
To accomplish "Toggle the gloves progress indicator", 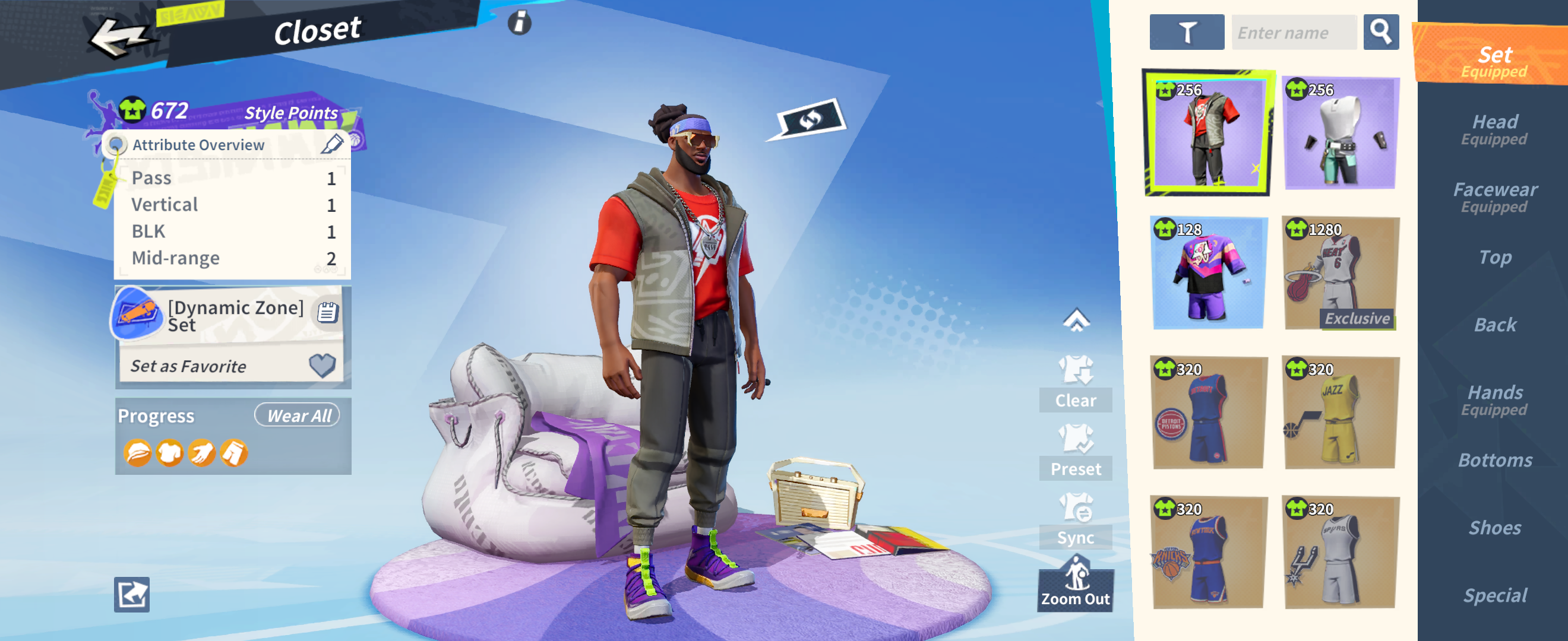I will pyautogui.click(x=204, y=453).
